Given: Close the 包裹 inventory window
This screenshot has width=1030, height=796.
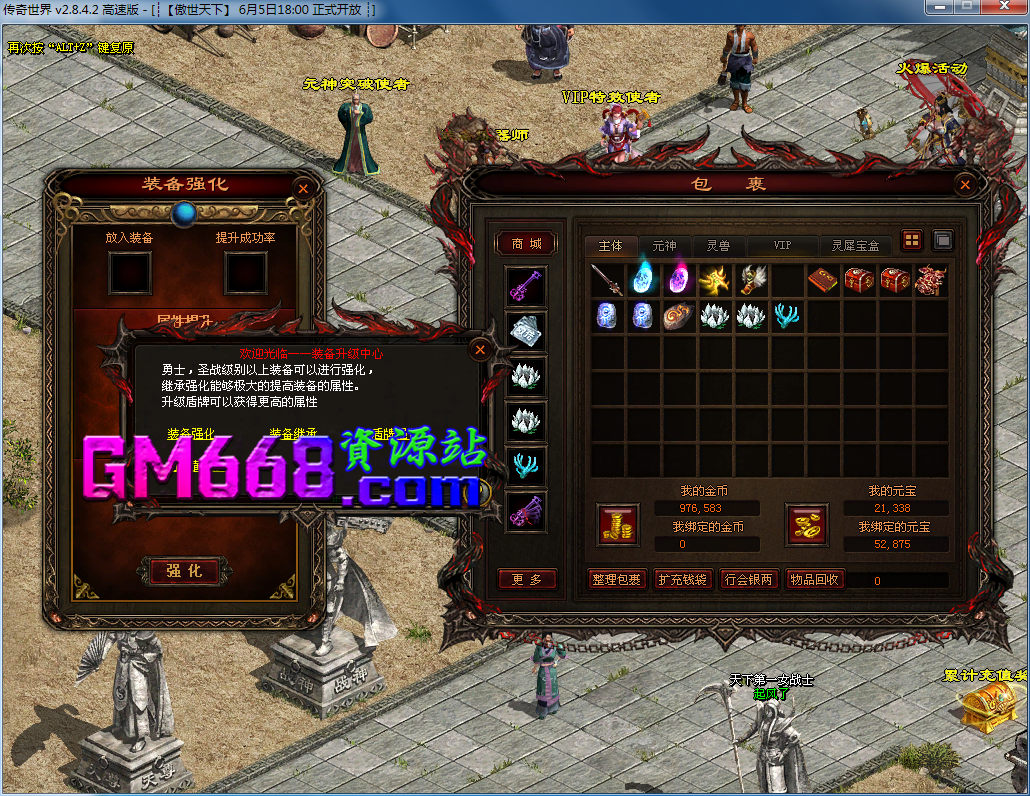Looking at the screenshot, I should [x=964, y=185].
